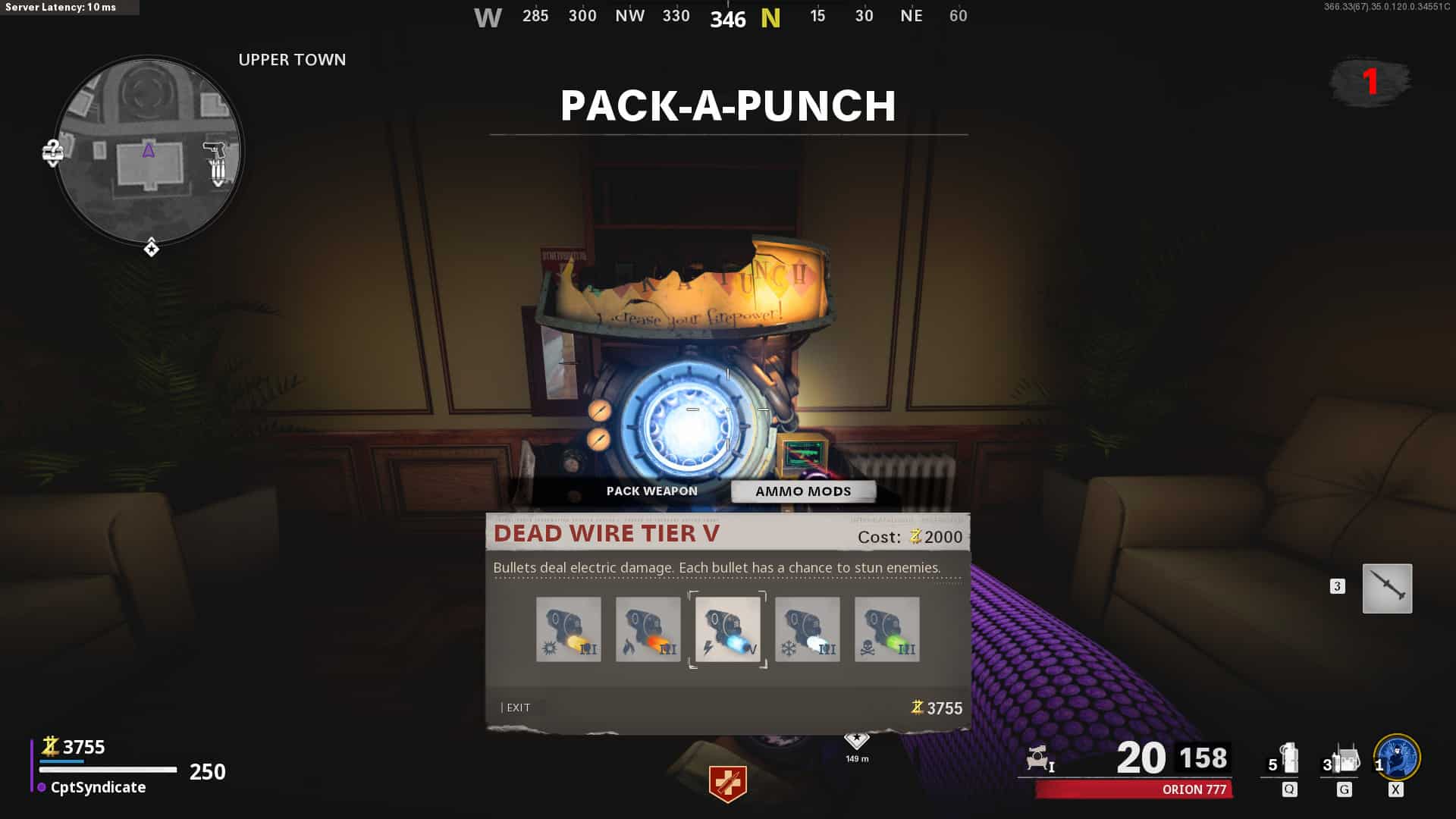This screenshot has width=1456, height=819.
Task: Switch to the Pack Weapon tab
Action: [x=651, y=491]
